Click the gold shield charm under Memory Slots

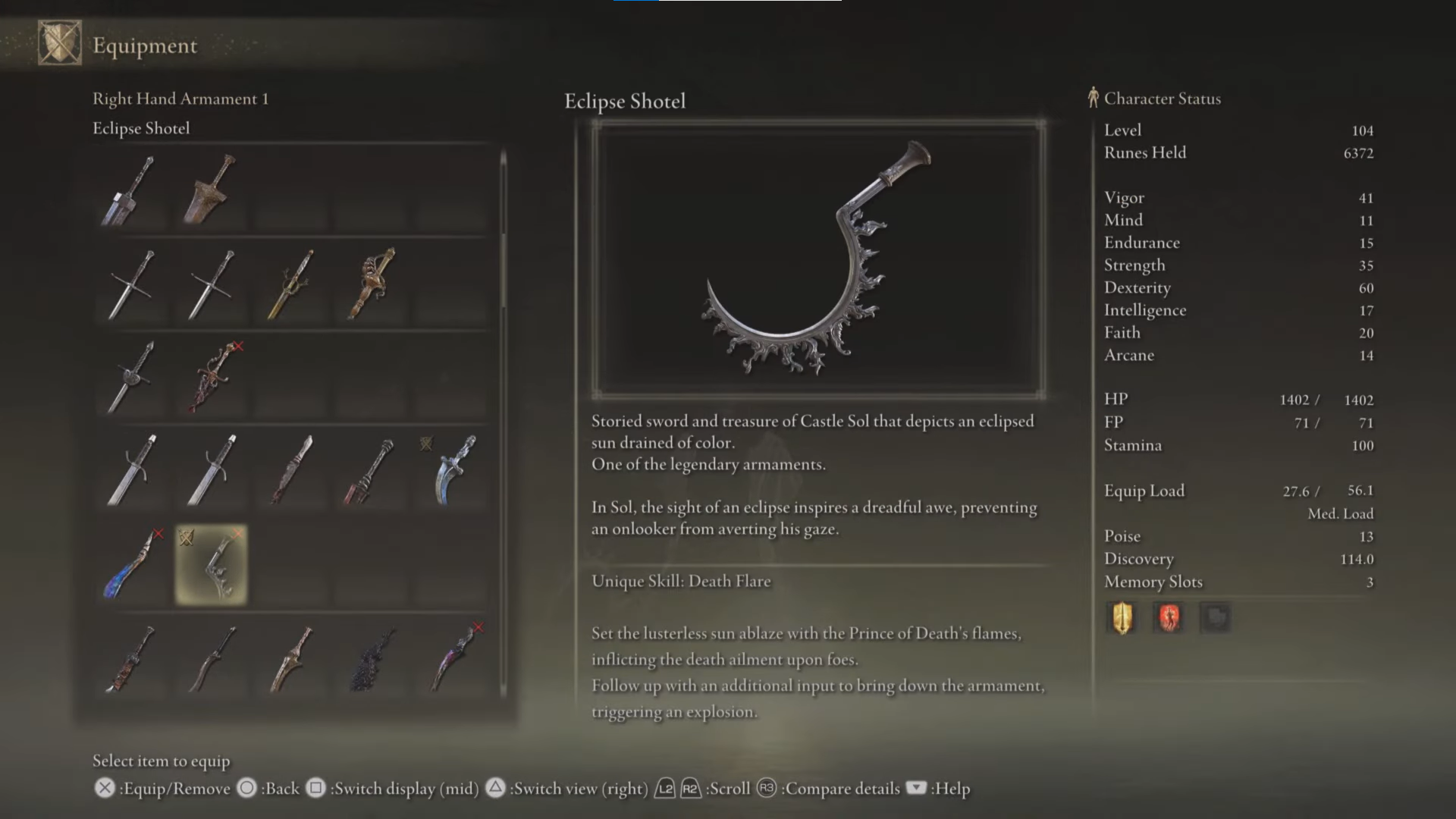(1122, 617)
